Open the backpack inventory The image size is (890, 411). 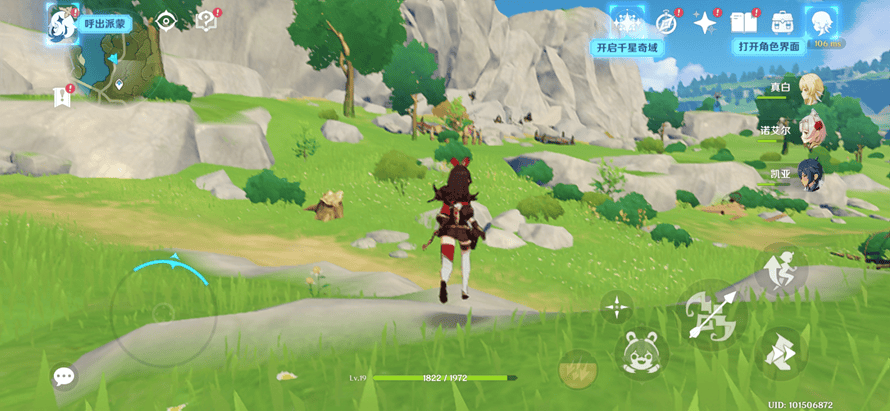tap(781, 22)
